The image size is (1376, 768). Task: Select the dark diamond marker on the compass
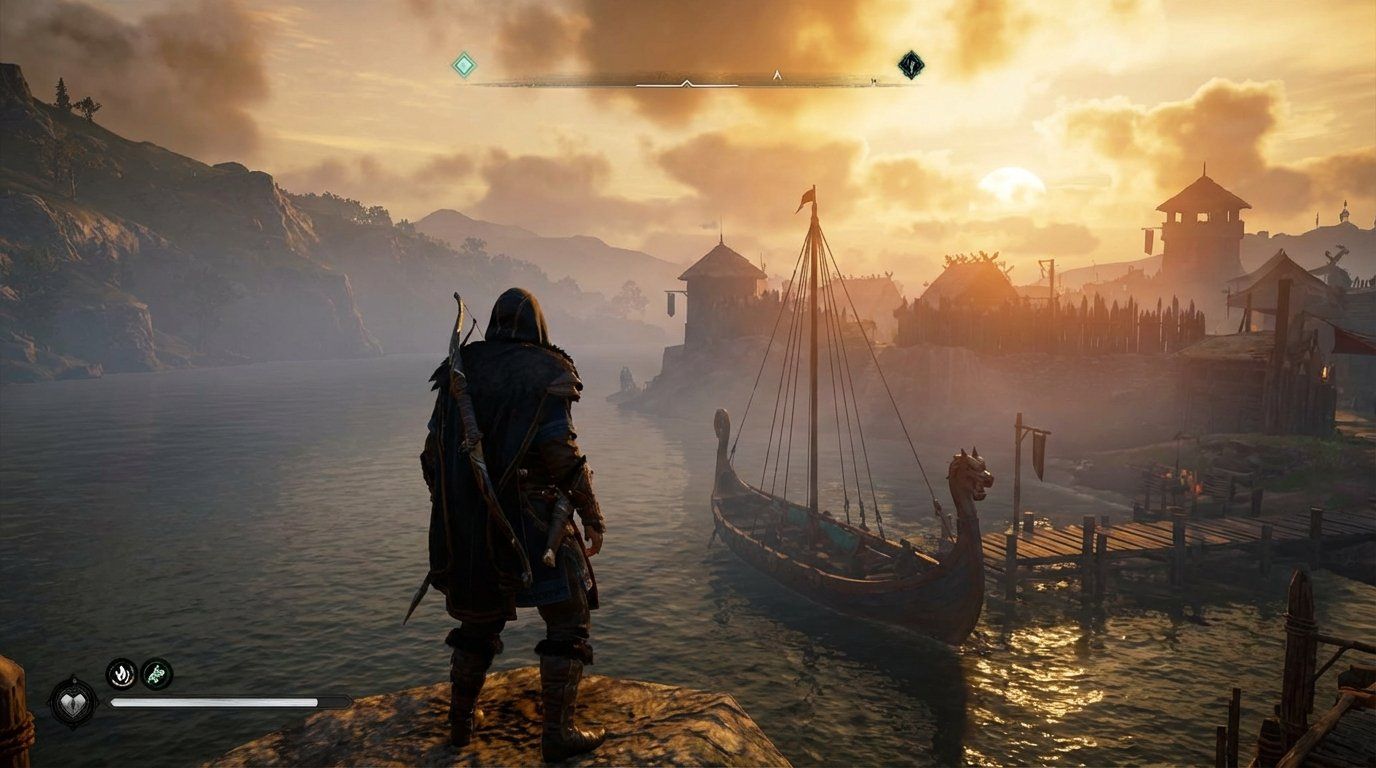[910, 63]
